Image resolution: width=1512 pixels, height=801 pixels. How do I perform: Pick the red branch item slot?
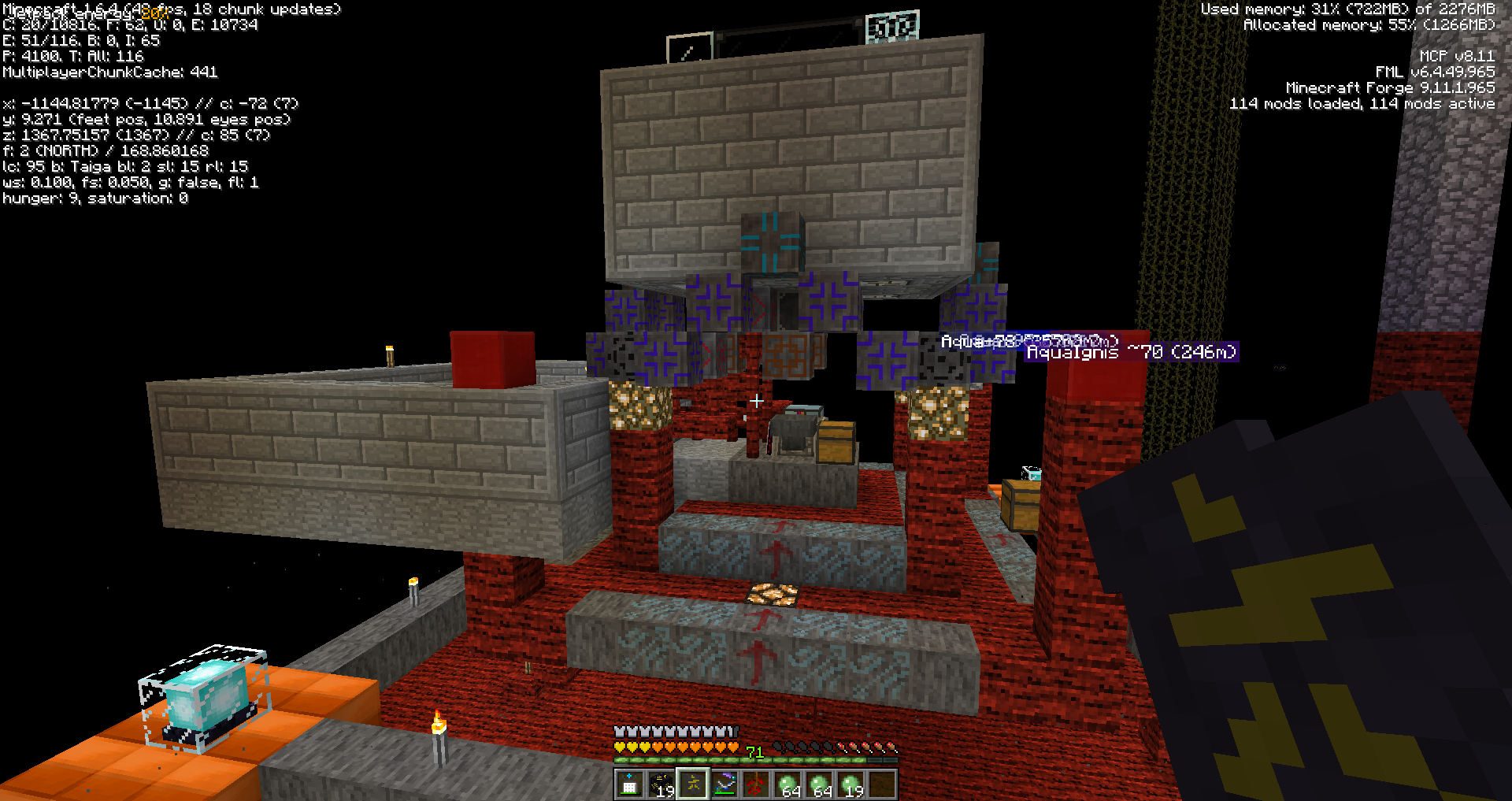(x=756, y=784)
